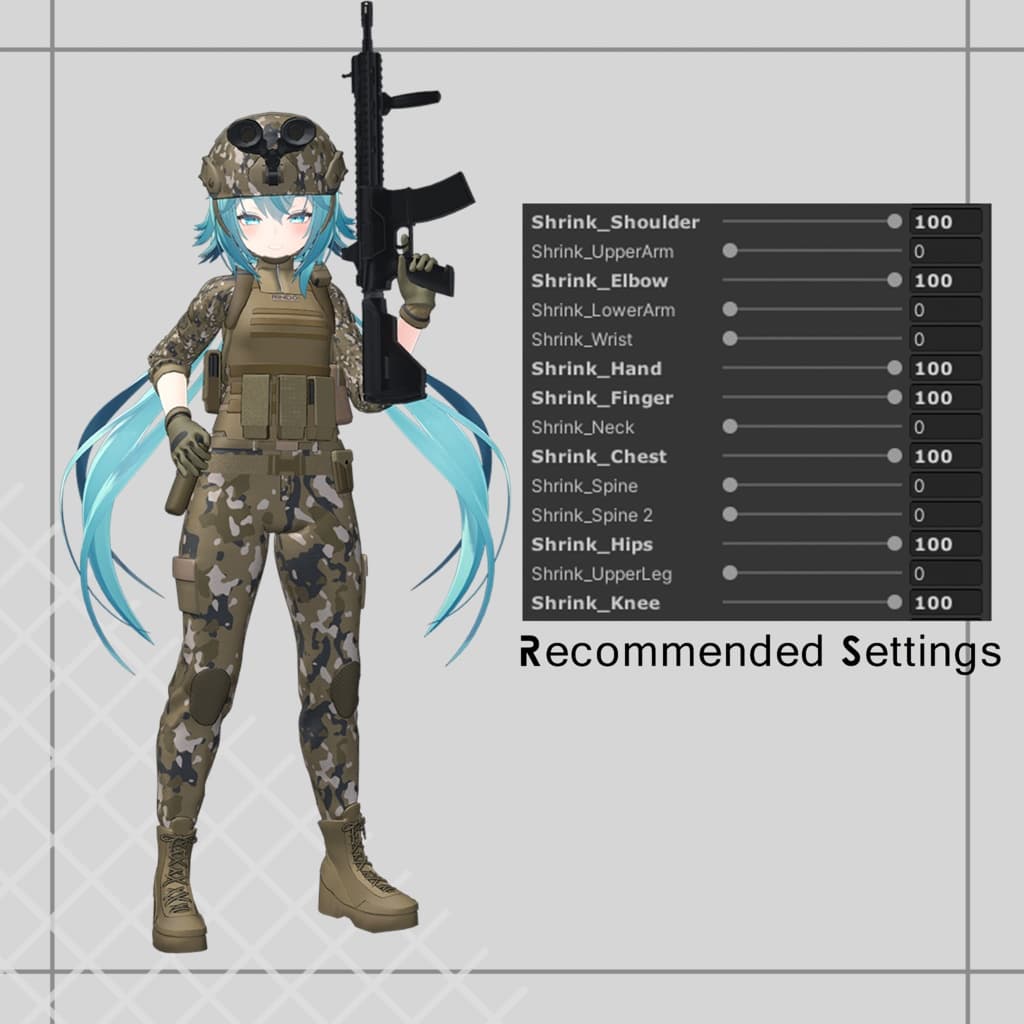
Task: Click the Shrink_Knee slider handle
Action: point(894,603)
